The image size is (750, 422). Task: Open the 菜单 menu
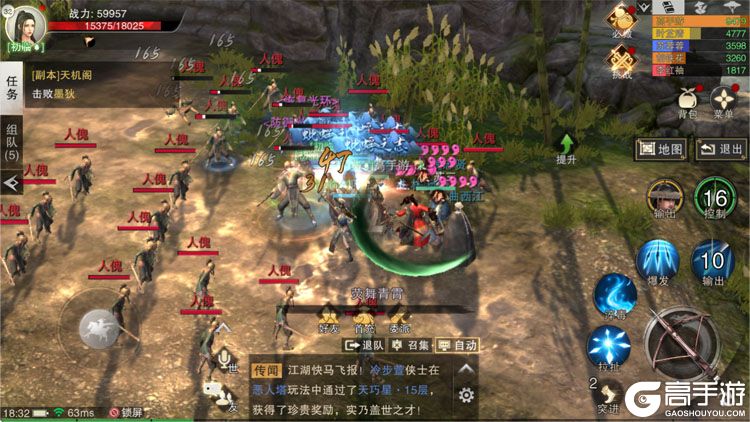click(x=724, y=101)
